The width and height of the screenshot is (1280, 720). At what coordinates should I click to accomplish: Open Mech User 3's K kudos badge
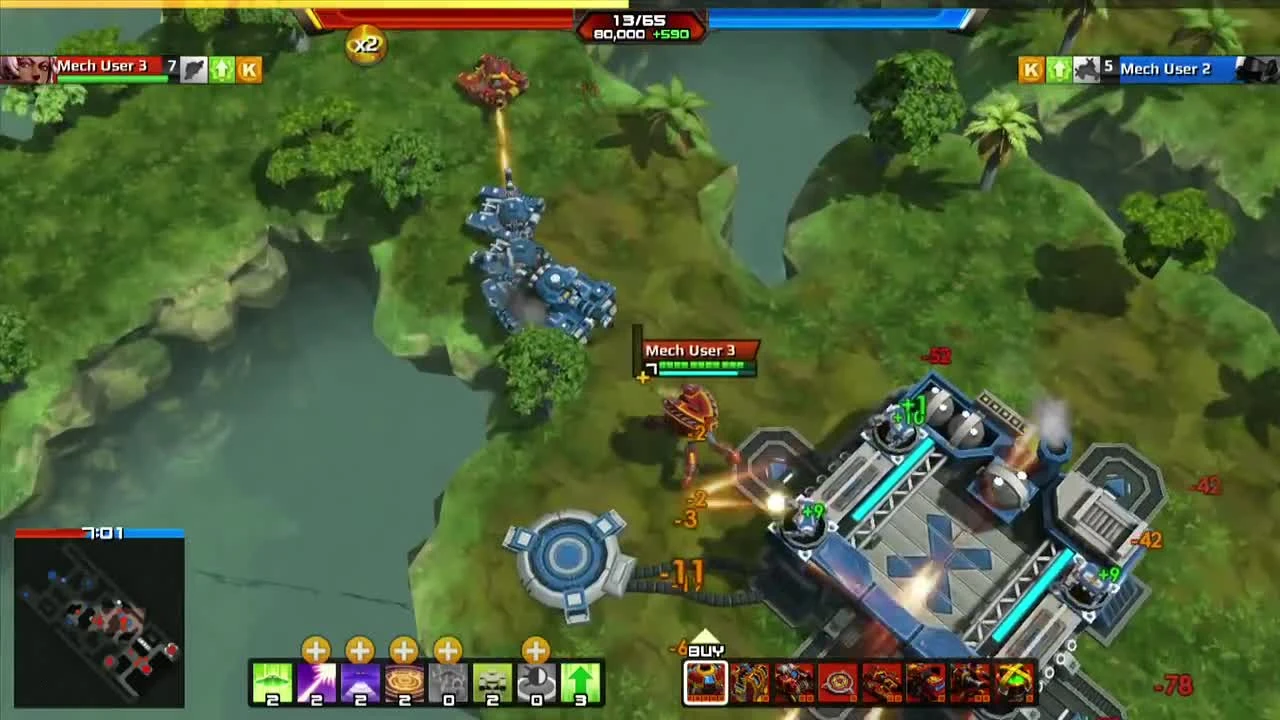click(249, 69)
